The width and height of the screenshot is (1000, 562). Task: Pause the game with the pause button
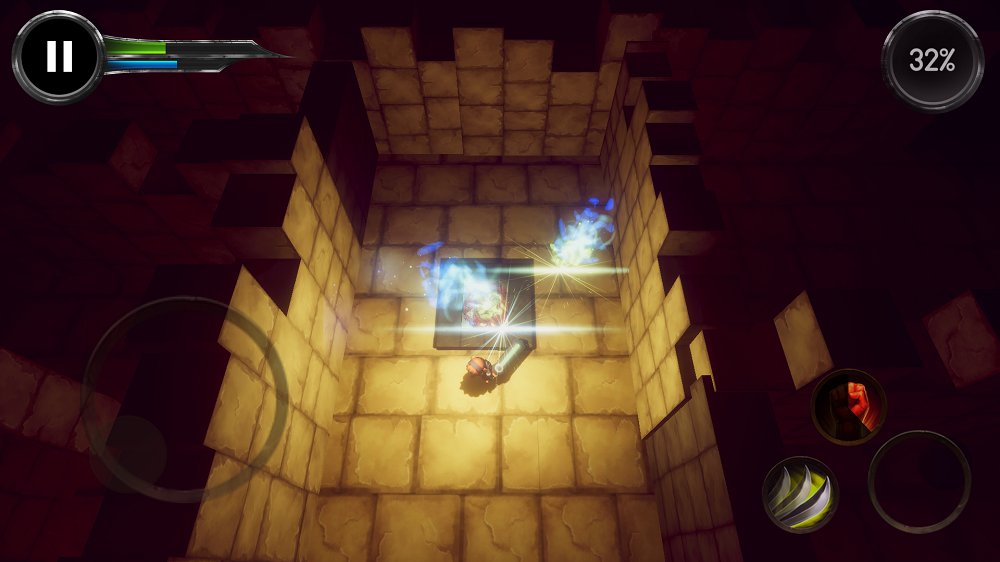point(58,57)
